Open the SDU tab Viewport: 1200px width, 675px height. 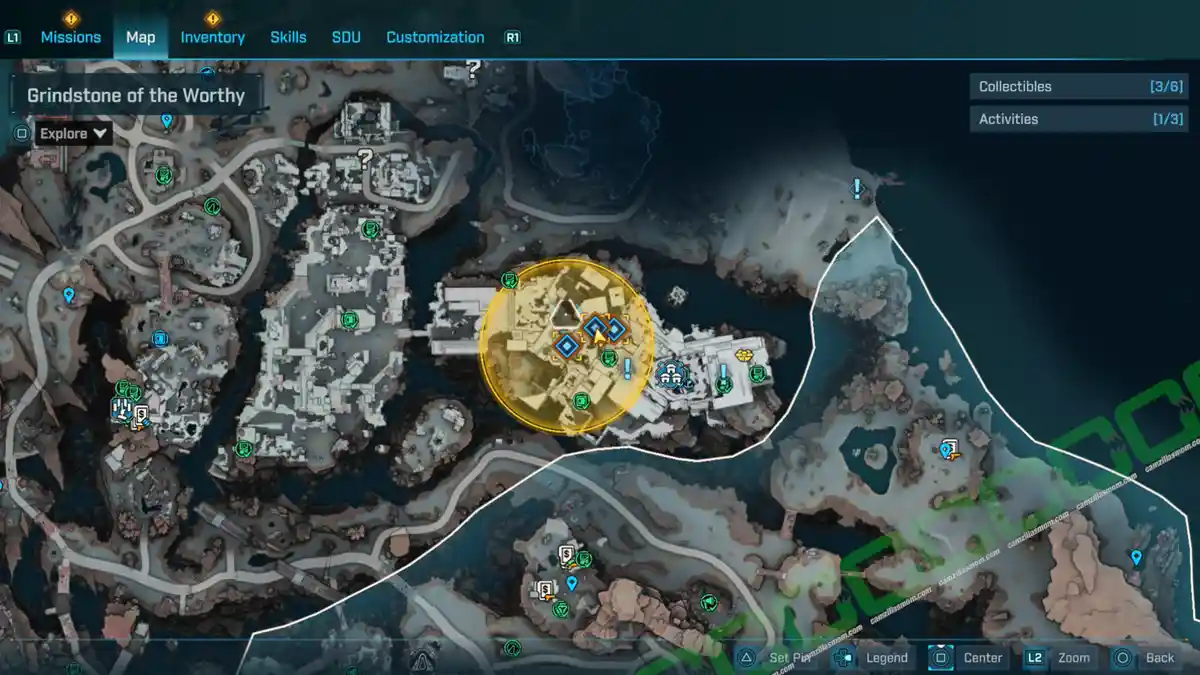click(x=345, y=37)
